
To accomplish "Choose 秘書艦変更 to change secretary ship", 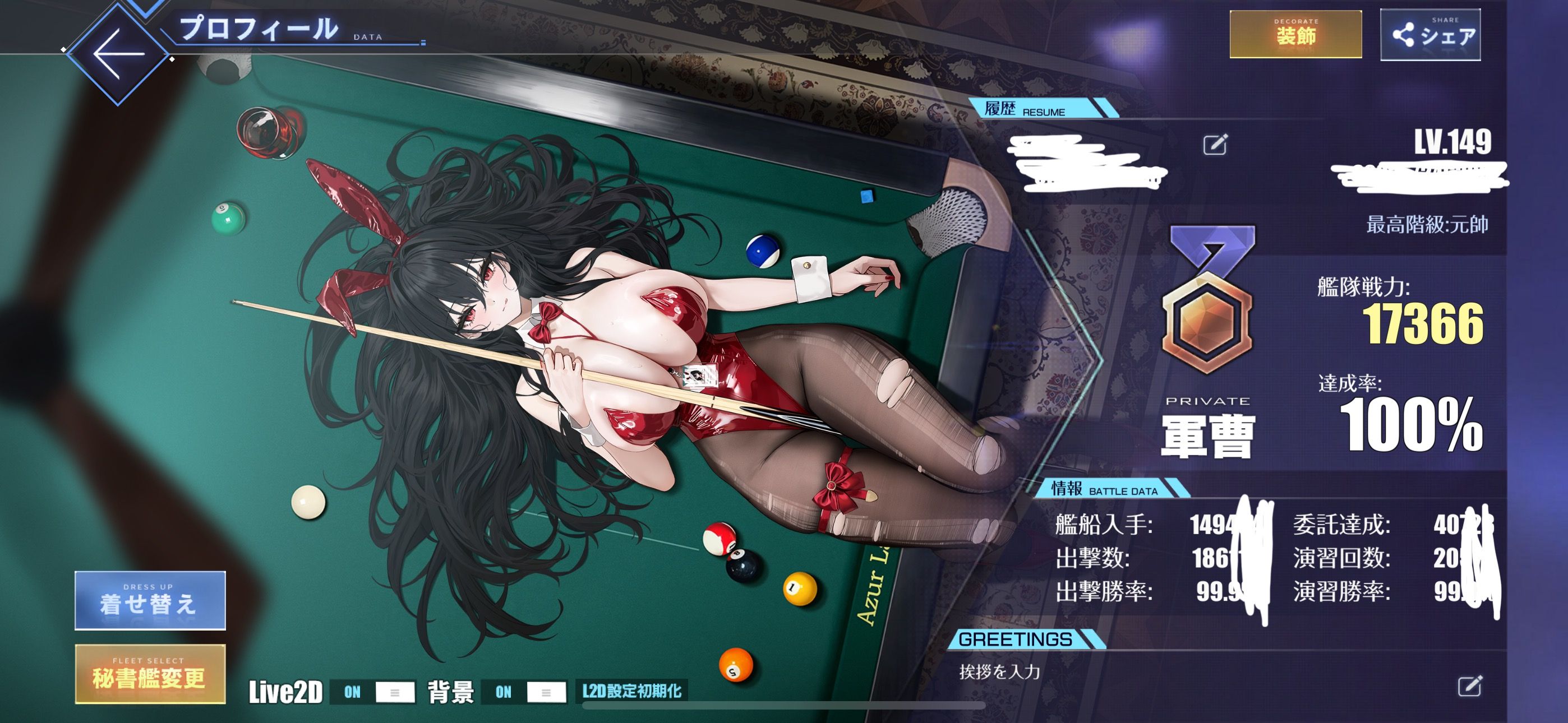I will 150,674.
